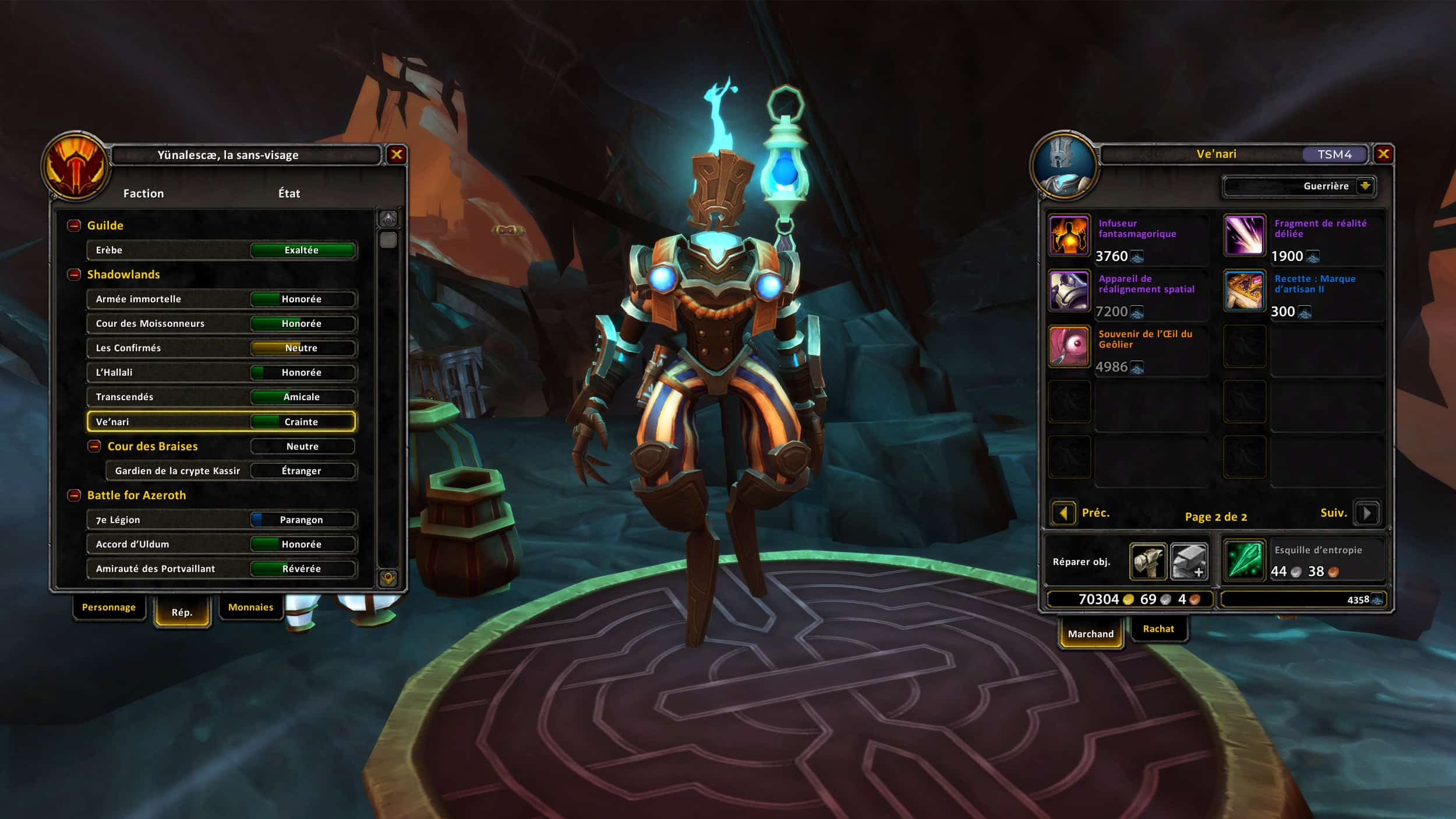
Task: Buy the Infuseur fantasmagorique item
Action: [1069, 236]
